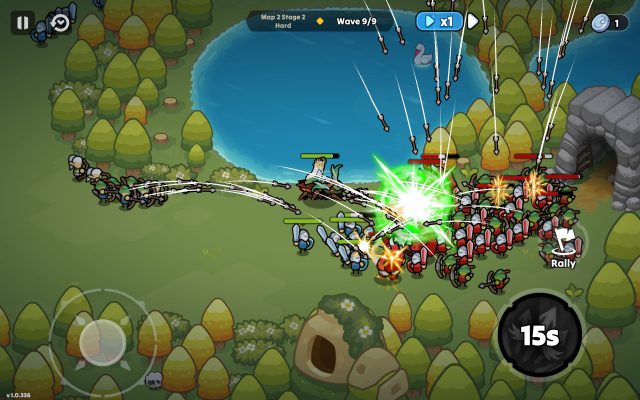Activate the skill showing 15s cooldown
The height and width of the screenshot is (400, 640).
539,336
